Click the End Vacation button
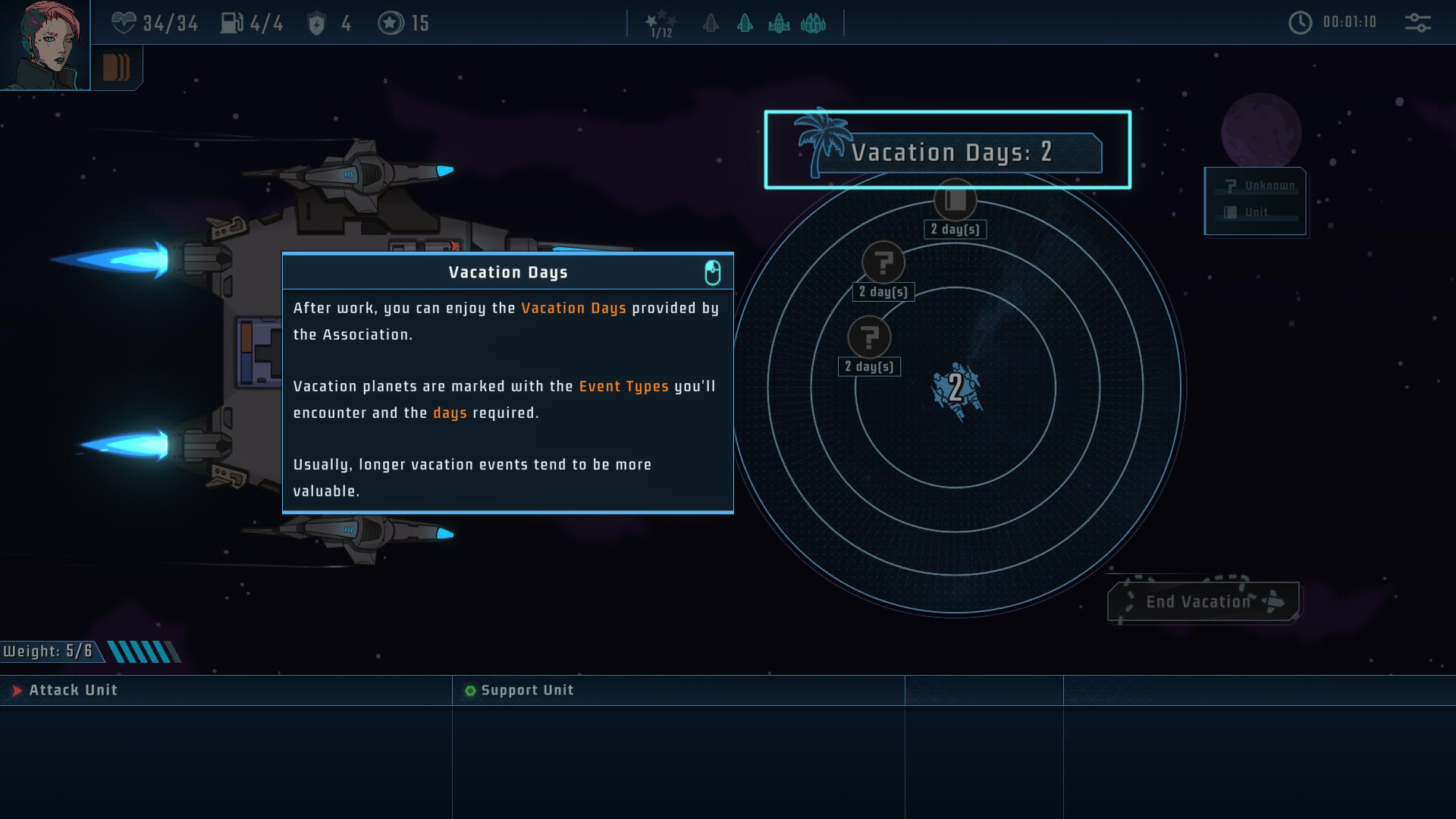1456x819 pixels. click(1203, 601)
